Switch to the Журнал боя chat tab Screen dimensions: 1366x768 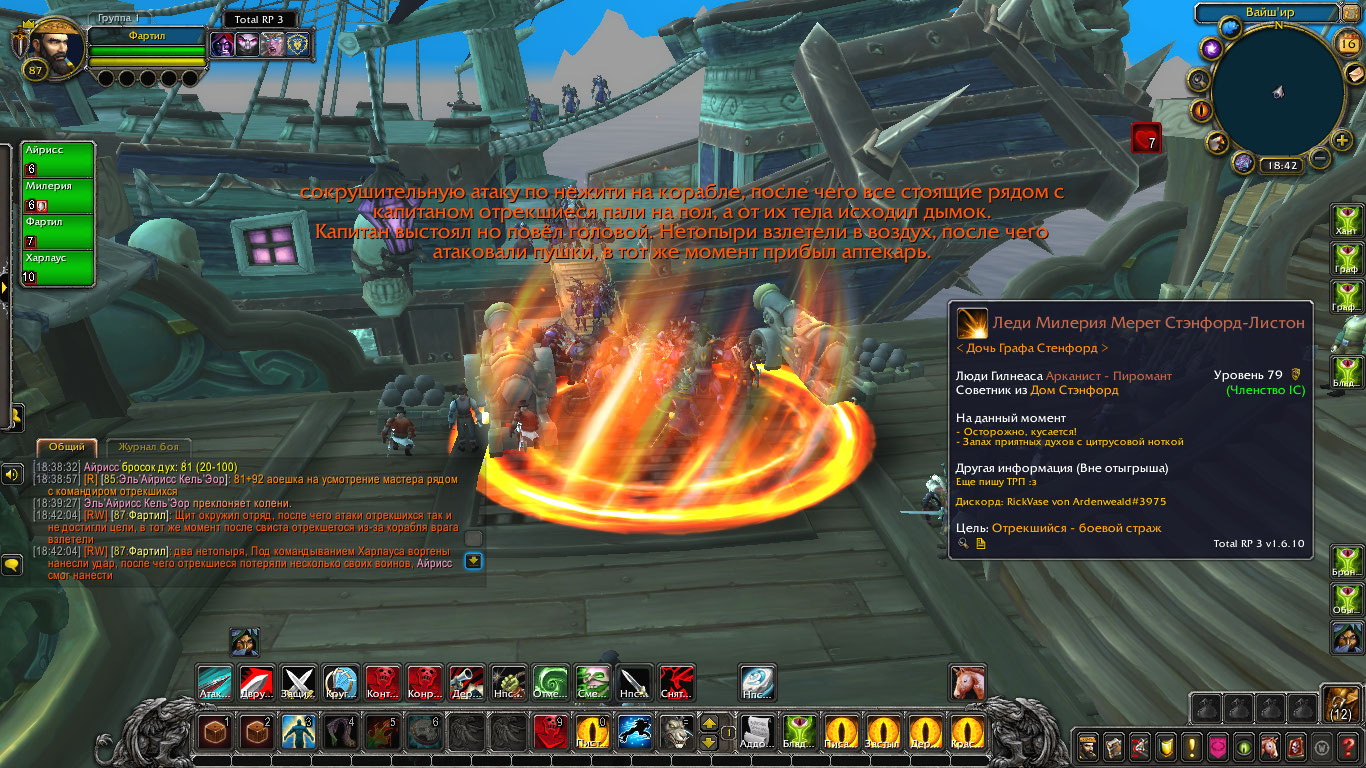pos(148,447)
